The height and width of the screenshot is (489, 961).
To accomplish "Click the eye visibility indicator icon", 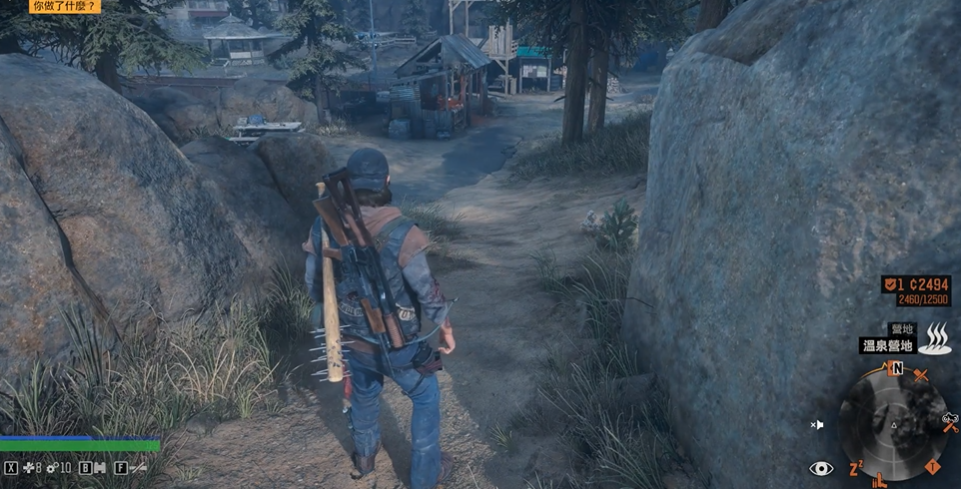I will (821, 468).
